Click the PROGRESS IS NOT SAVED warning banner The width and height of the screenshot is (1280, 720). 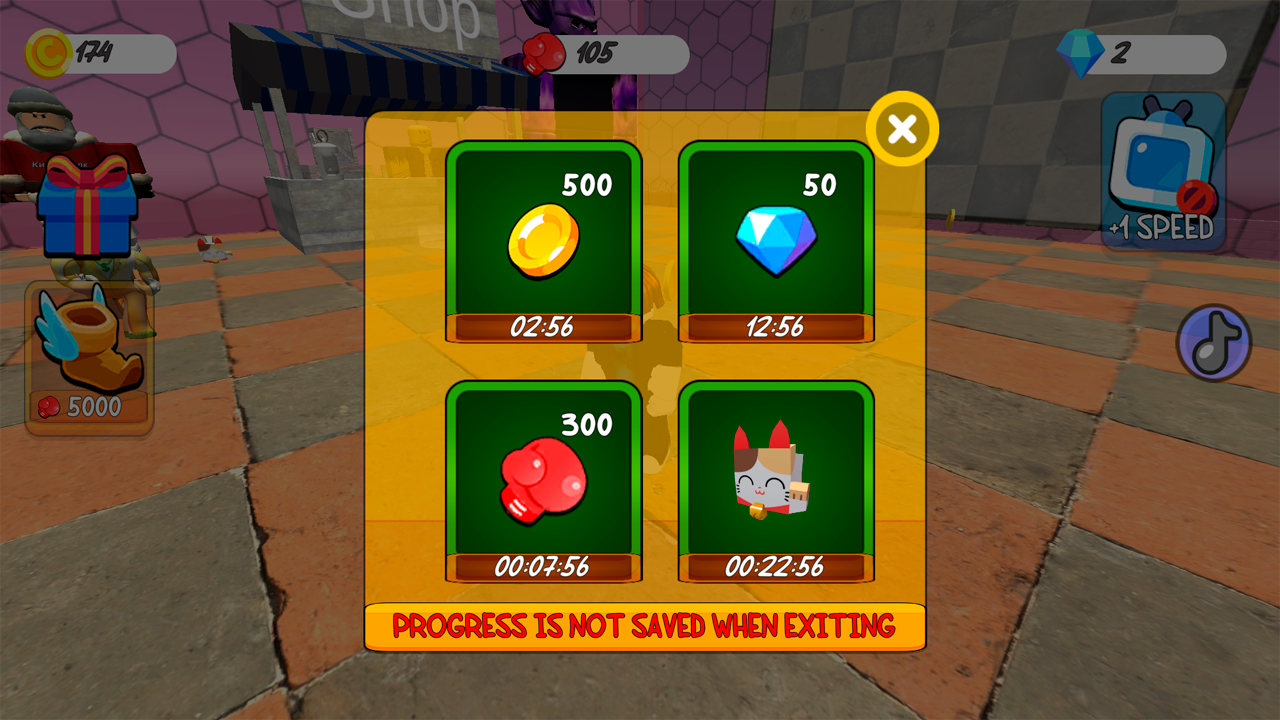(x=648, y=623)
